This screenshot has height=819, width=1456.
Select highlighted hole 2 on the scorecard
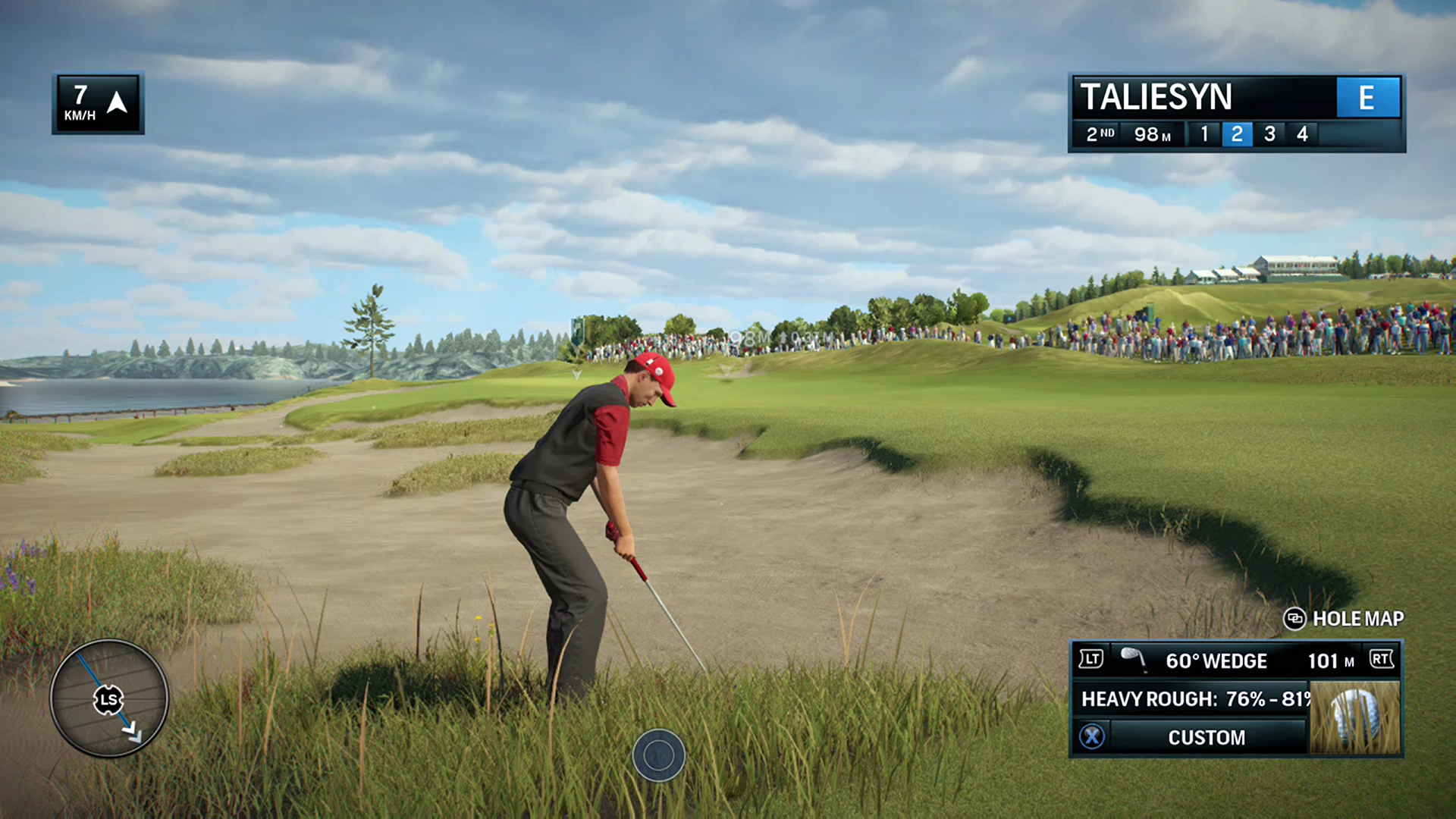pyautogui.click(x=1237, y=134)
